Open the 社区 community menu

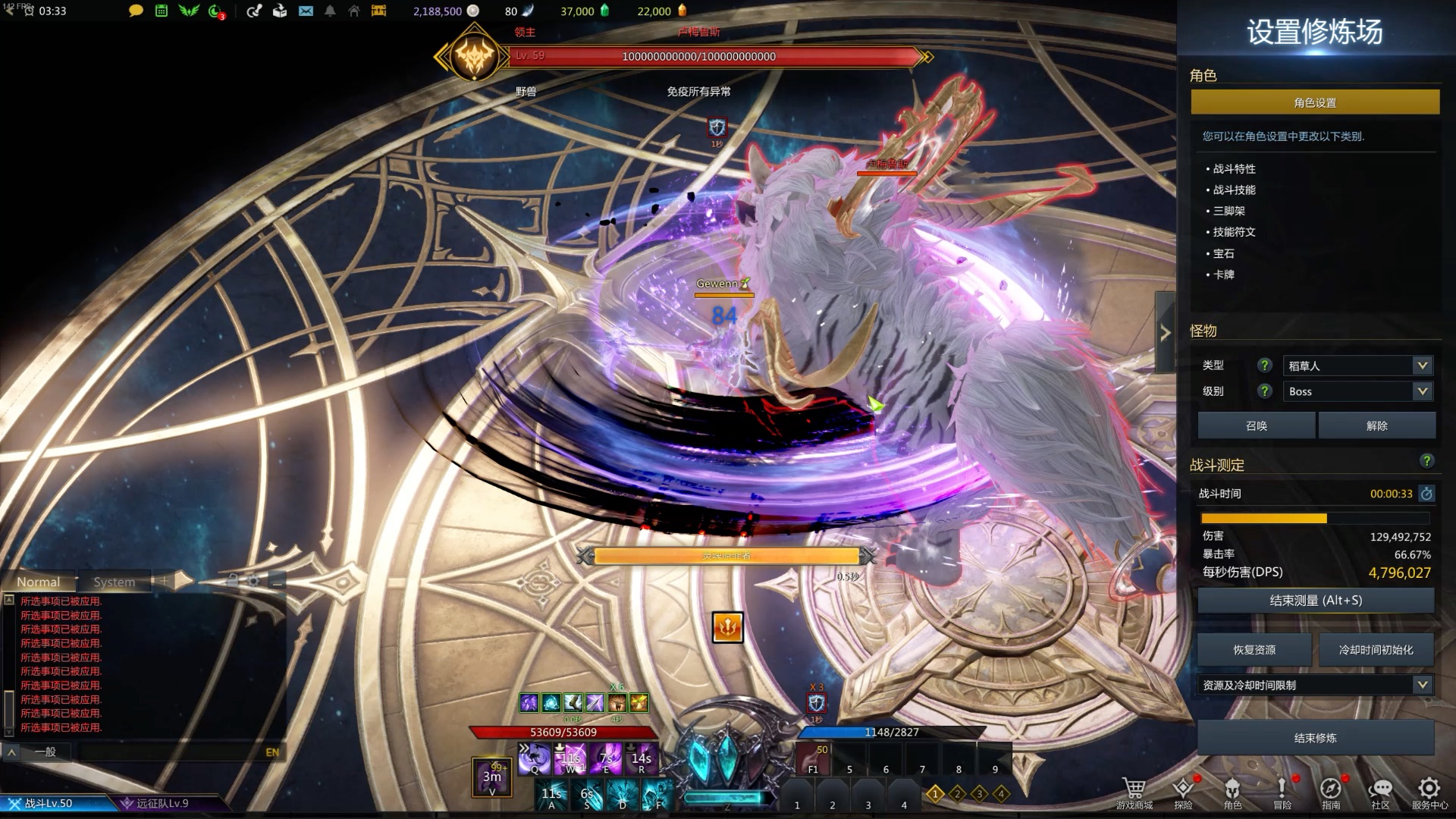[1380, 792]
